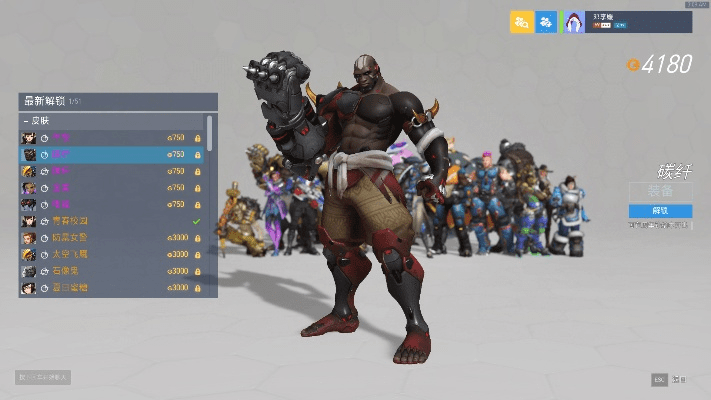Click the ESC back button

659,380
